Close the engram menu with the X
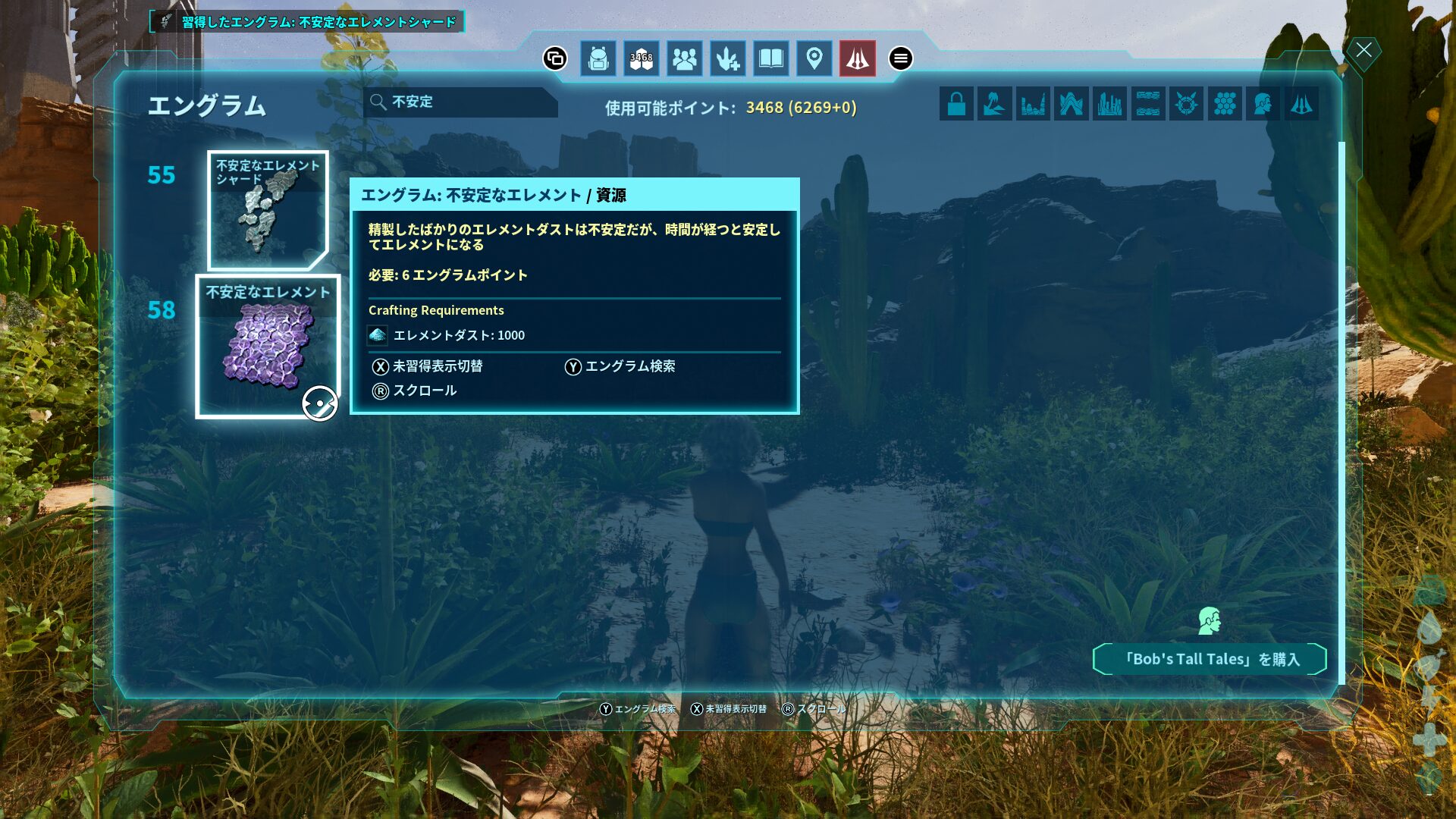 click(x=1364, y=51)
